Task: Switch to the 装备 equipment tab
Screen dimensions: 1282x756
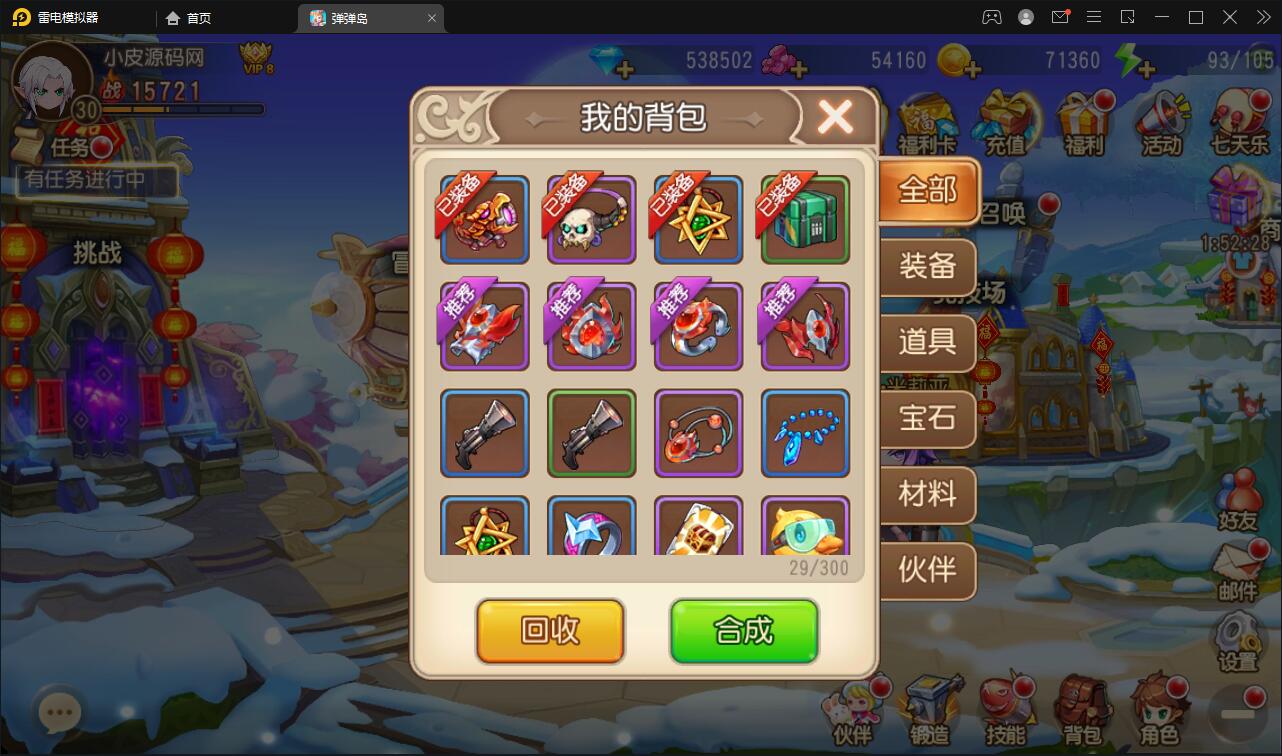Action: 926,267
